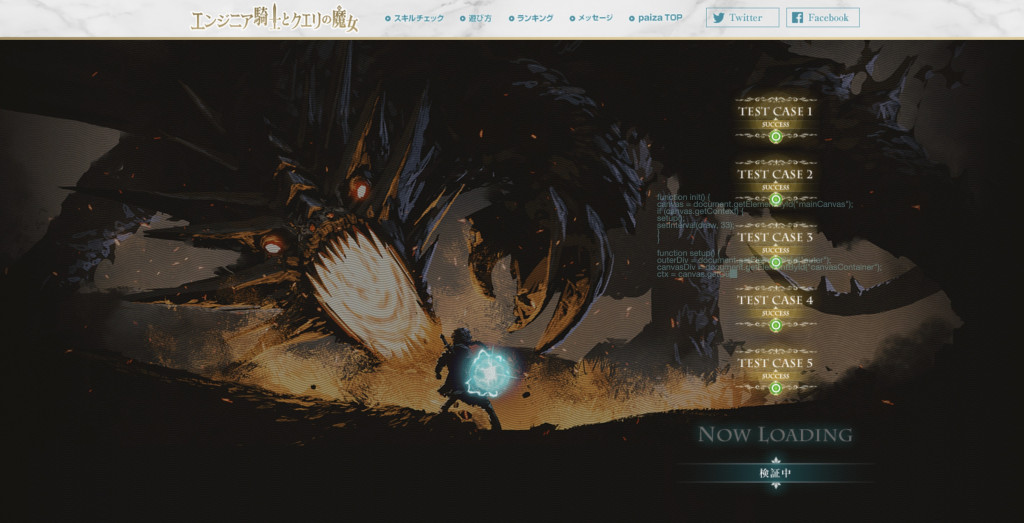Image resolution: width=1024 pixels, height=523 pixels.
Task: Open the スキルチェック page
Action: coord(418,18)
